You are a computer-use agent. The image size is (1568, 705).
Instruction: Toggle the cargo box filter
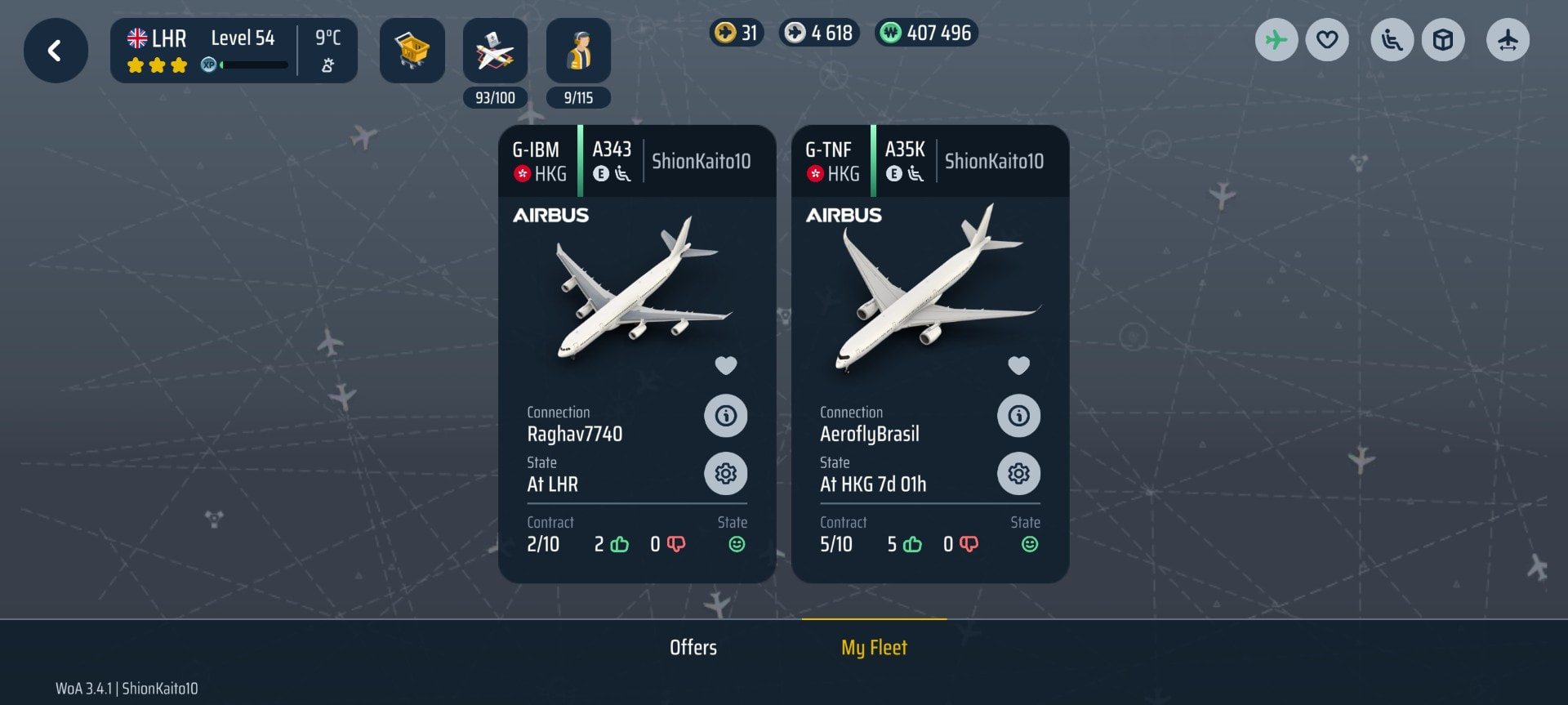coord(1443,40)
